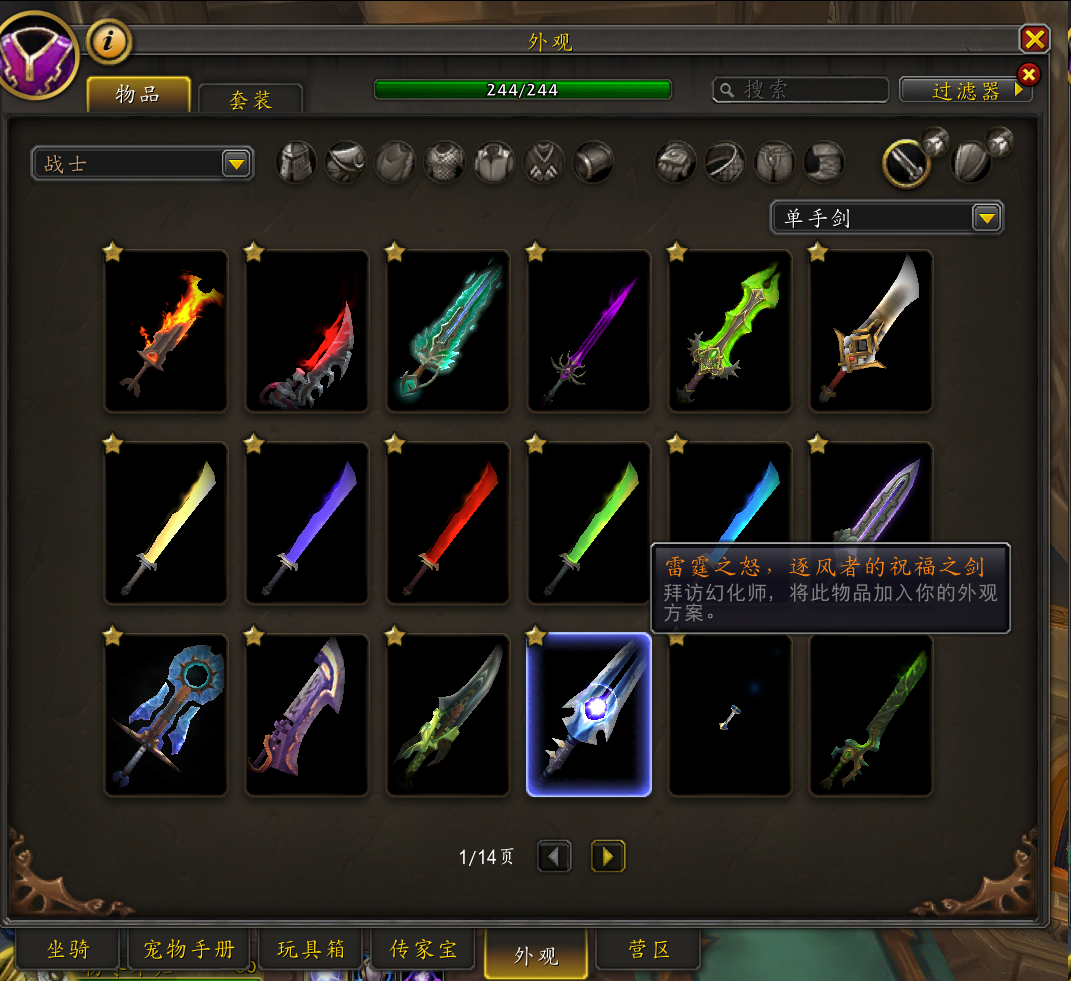Image resolution: width=1071 pixels, height=981 pixels.
Task: Open the 玩具箱 toy box tab
Action: pyautogui.click(x=310, y=950)
